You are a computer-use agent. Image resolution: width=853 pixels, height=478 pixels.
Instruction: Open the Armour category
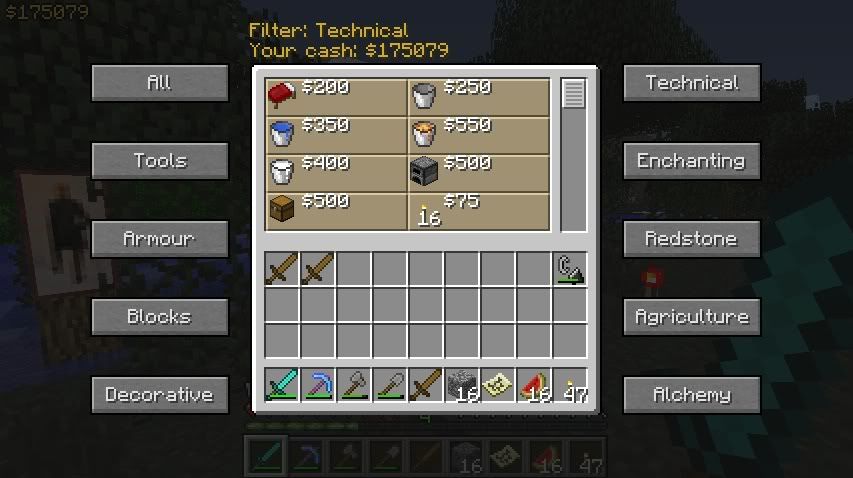pos(159,239)
